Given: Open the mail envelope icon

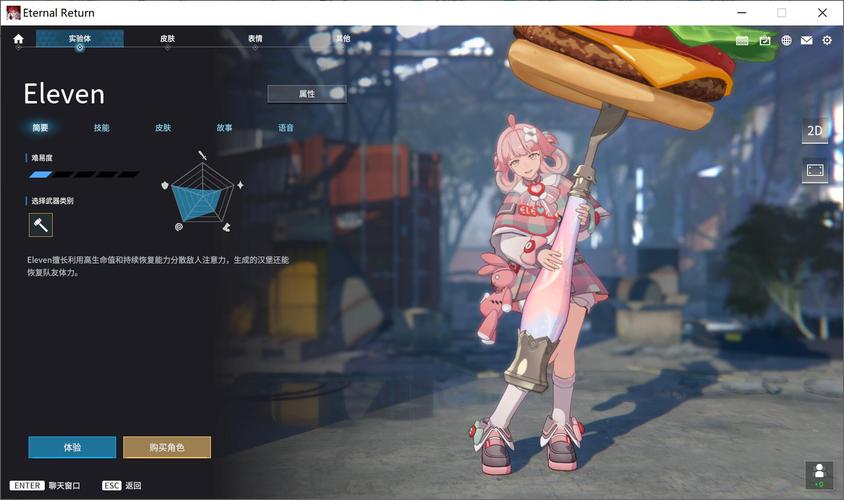Looking at the screenshot, I should [806, 40].
